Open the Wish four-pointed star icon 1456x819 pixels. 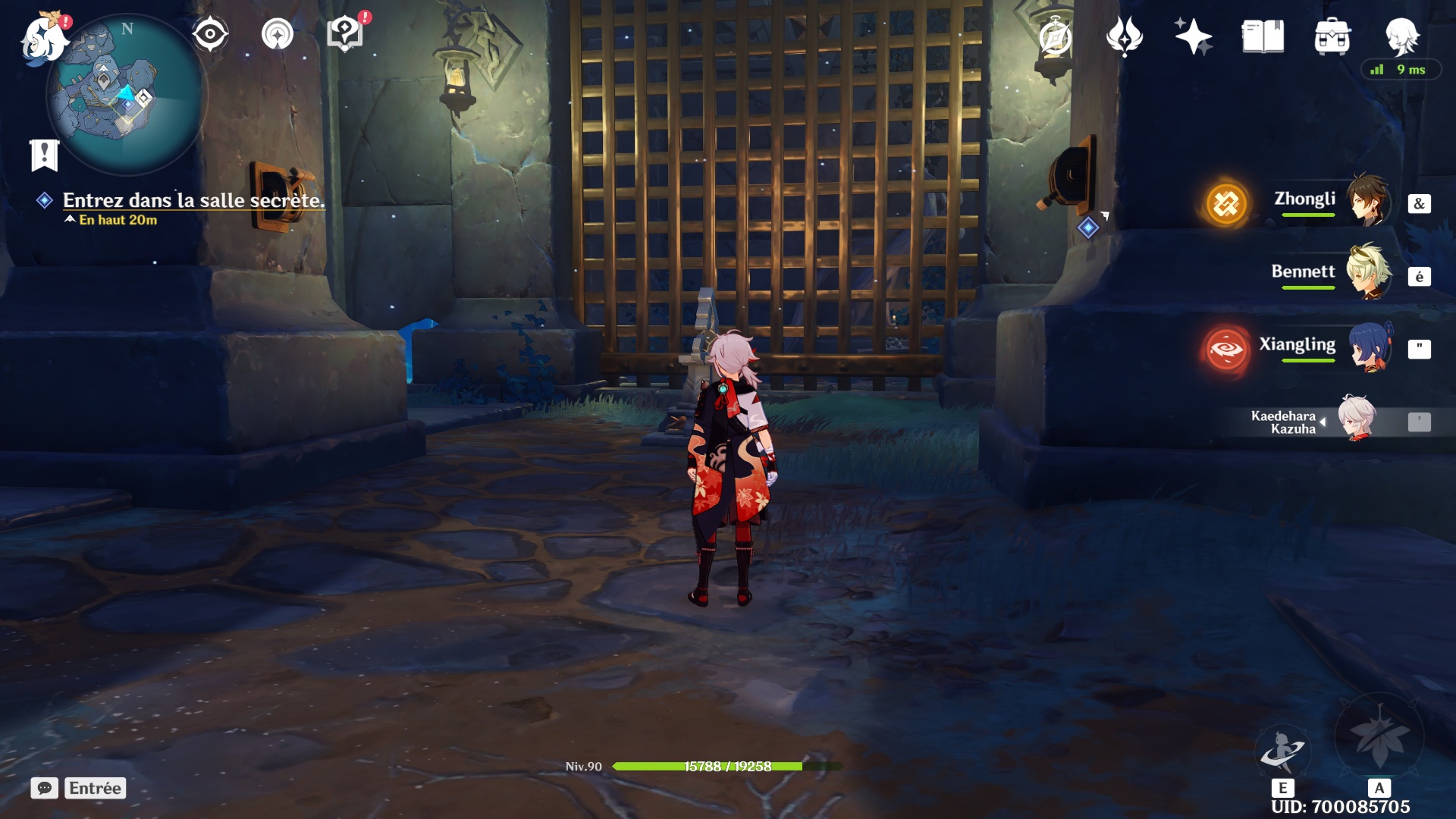1193,36
